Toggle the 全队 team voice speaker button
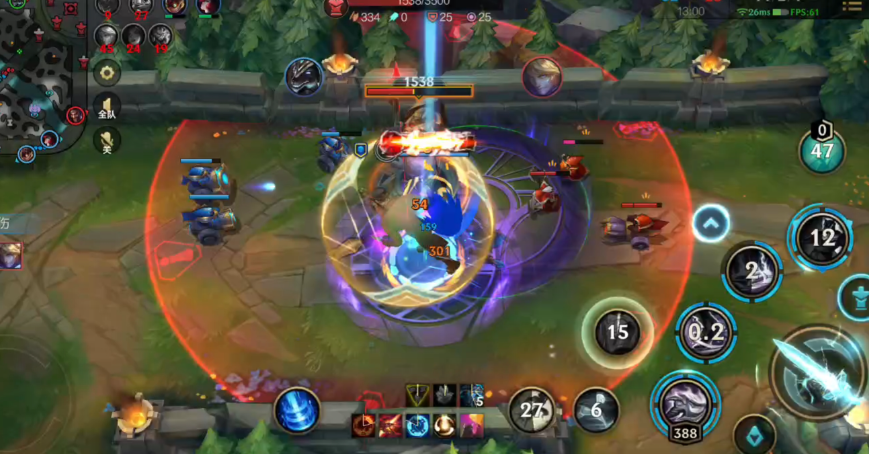This screenshot has height=454, width=869. 107,107
